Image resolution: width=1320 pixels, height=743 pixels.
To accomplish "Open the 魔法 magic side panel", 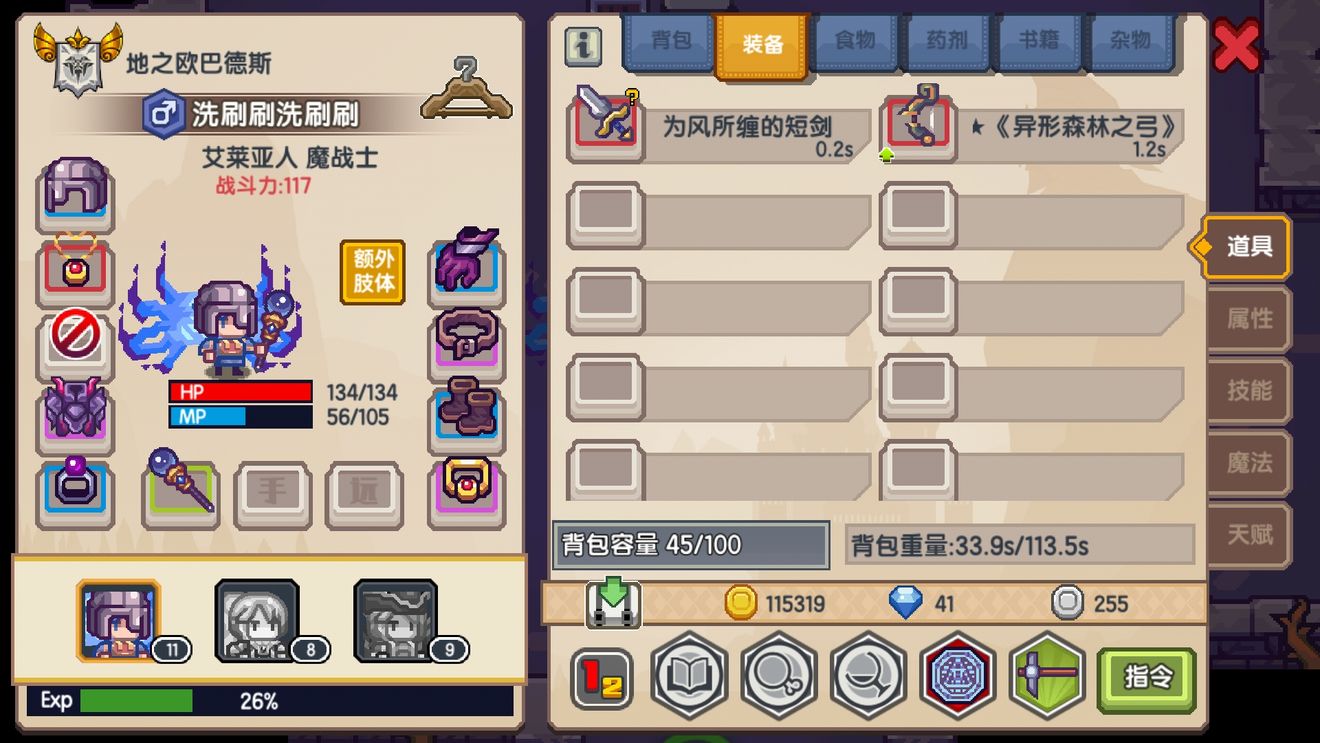I will click(x=1248, y=464).
